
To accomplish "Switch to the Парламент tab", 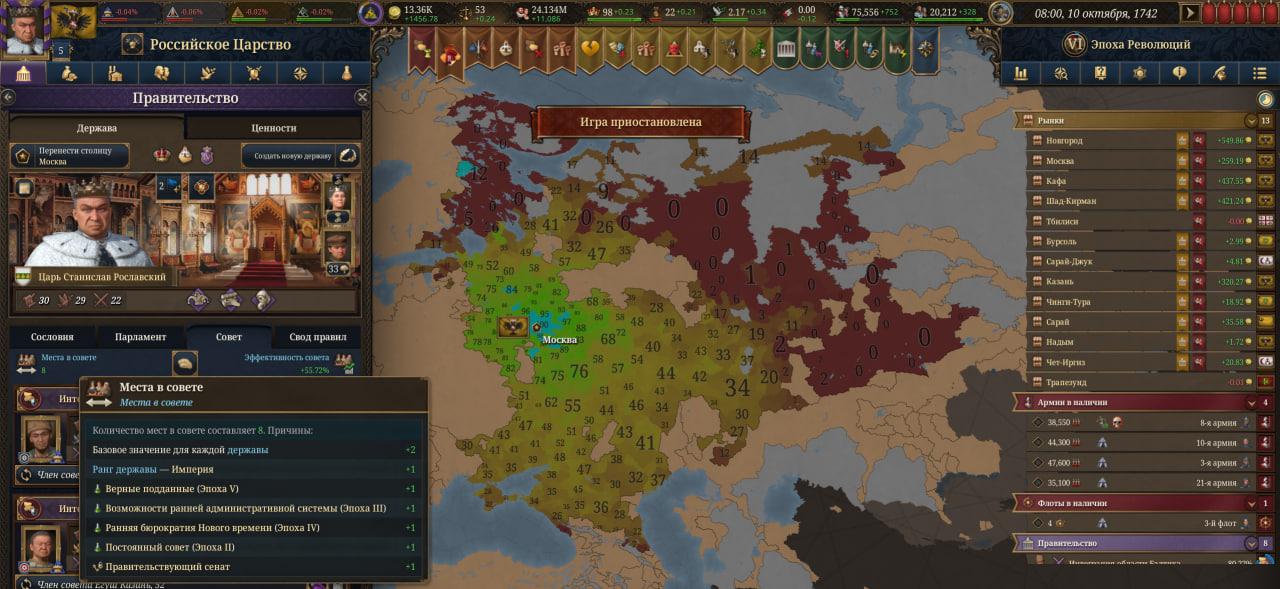I will click(x=140, y=337).
